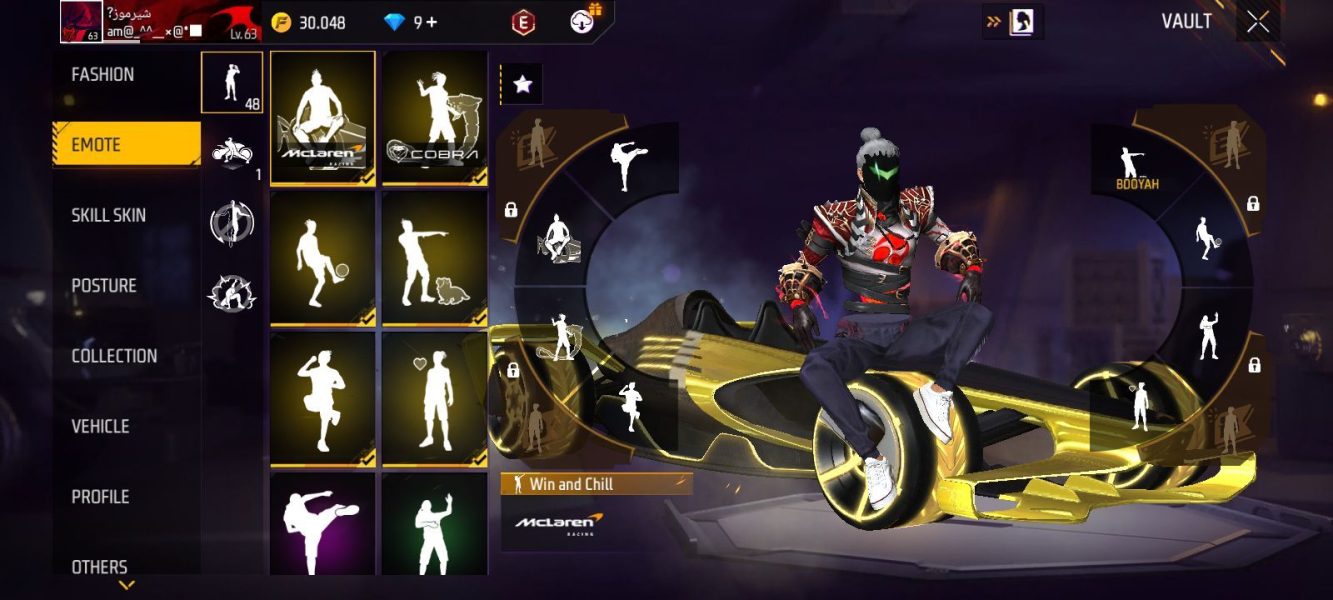The image size is (1333, 600).
Task: Open the Fashion category
Action: pos(103,75)
